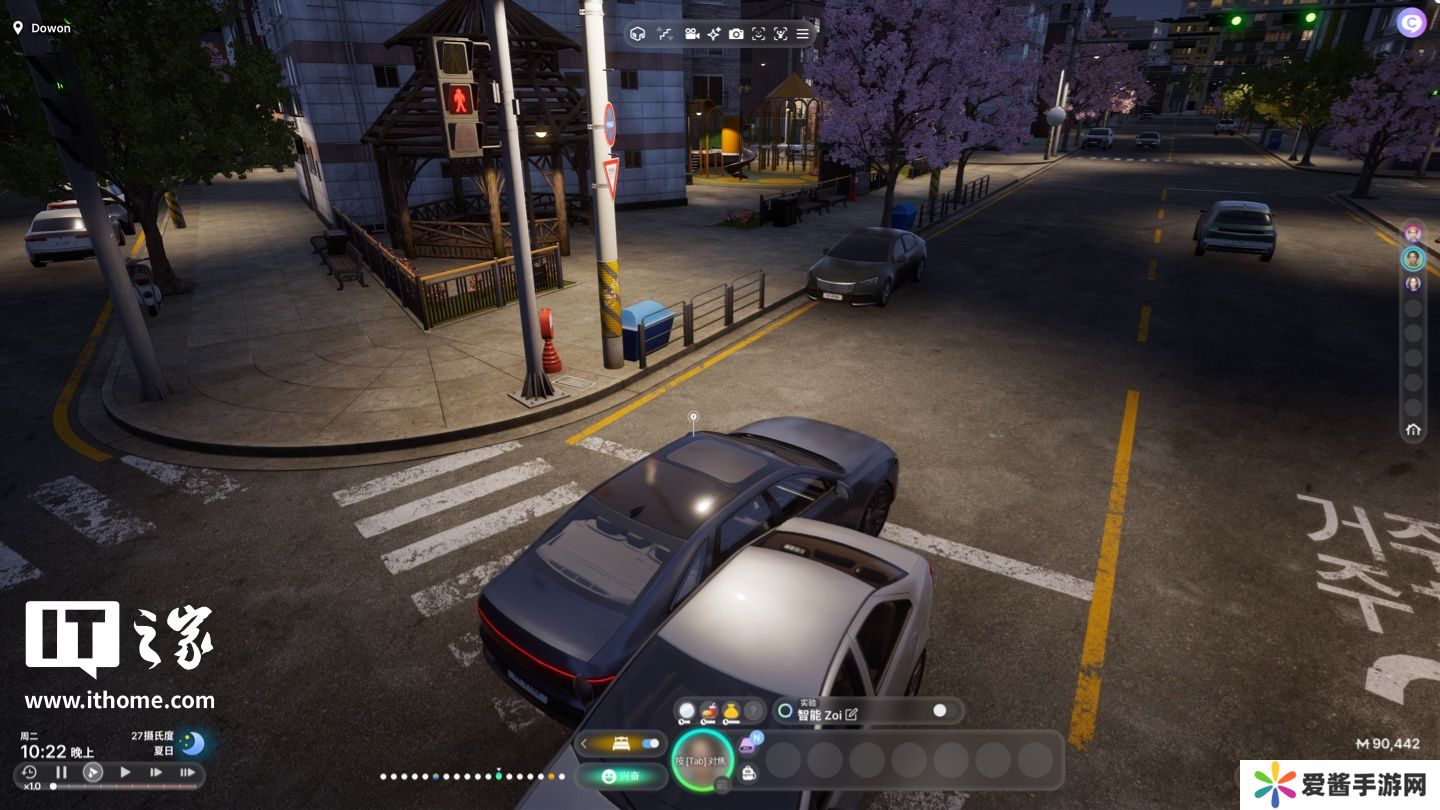Click the staircase floor-level icon
Viewport: 1440px width, 810px height.
(664, 34)
